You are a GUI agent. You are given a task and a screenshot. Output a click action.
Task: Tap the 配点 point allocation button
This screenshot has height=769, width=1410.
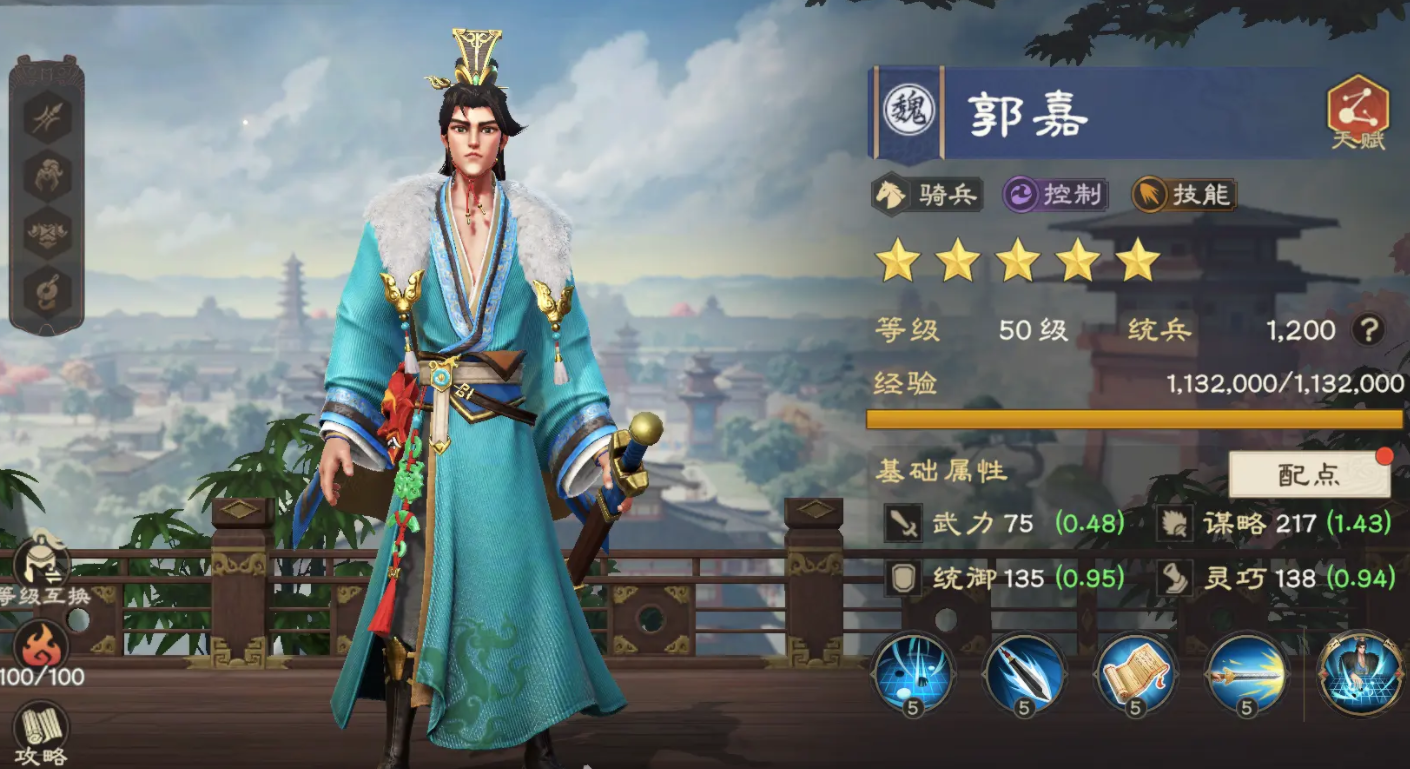1308,473
